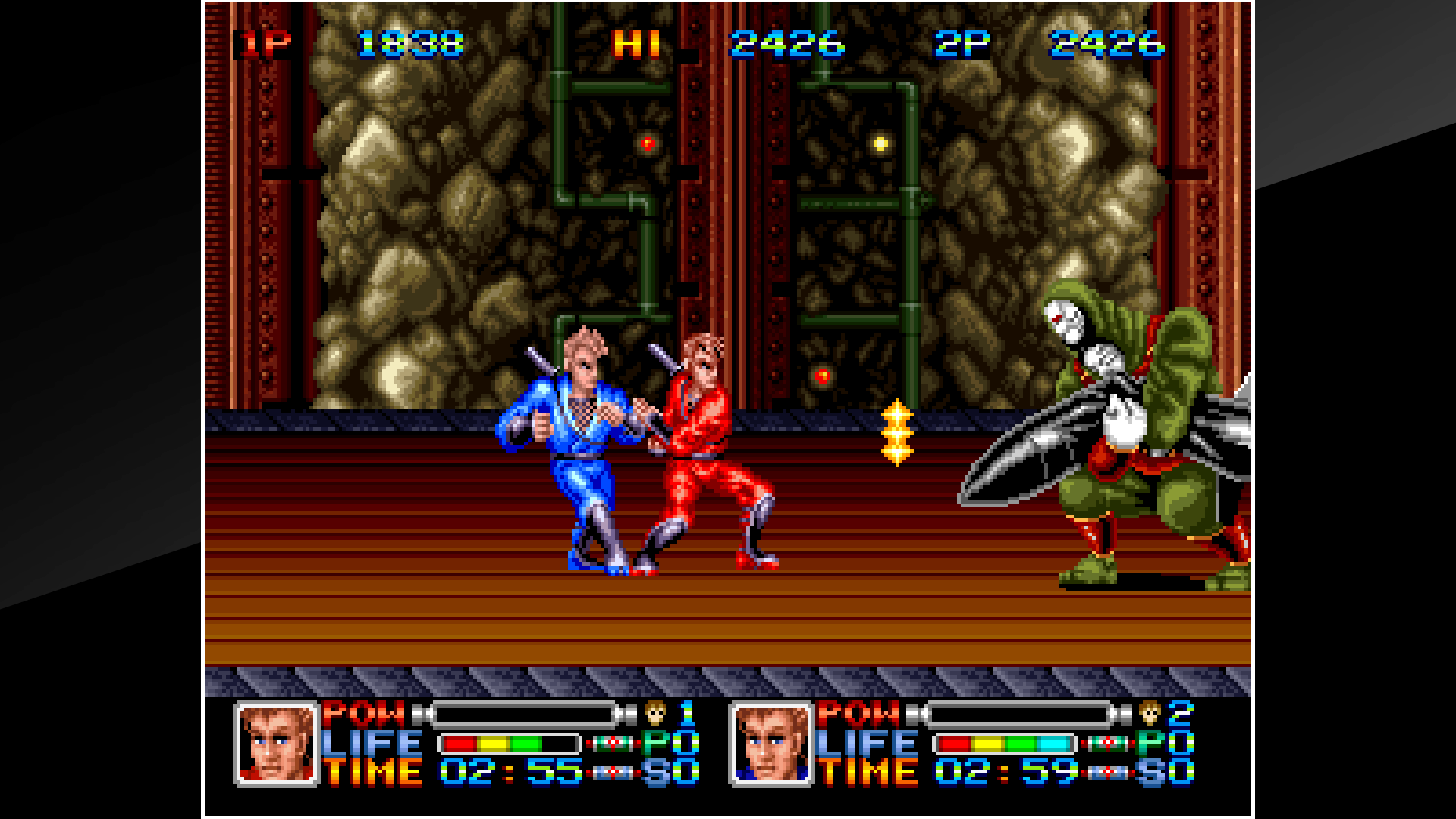Click the glowing star power-up on the floor
The height and width of the screenshot is (819, 1456).
[897, 432]
